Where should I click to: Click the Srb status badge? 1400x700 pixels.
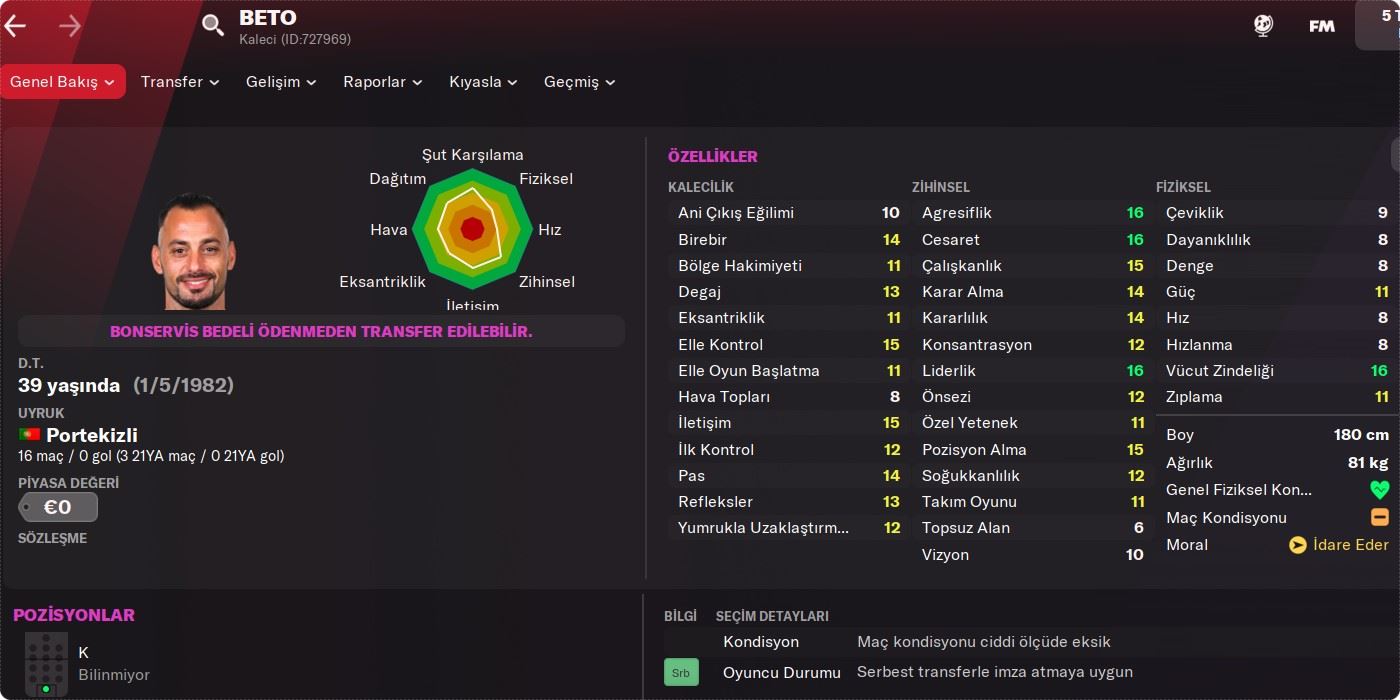(681, 673)
